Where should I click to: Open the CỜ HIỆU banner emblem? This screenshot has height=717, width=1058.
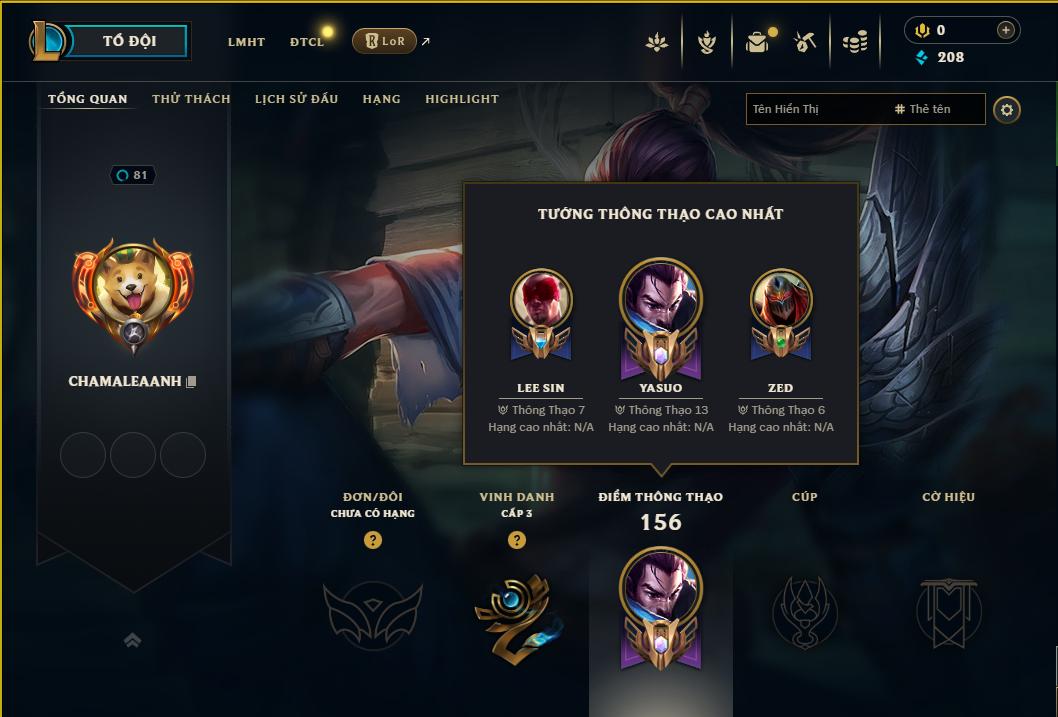[948, 611]
